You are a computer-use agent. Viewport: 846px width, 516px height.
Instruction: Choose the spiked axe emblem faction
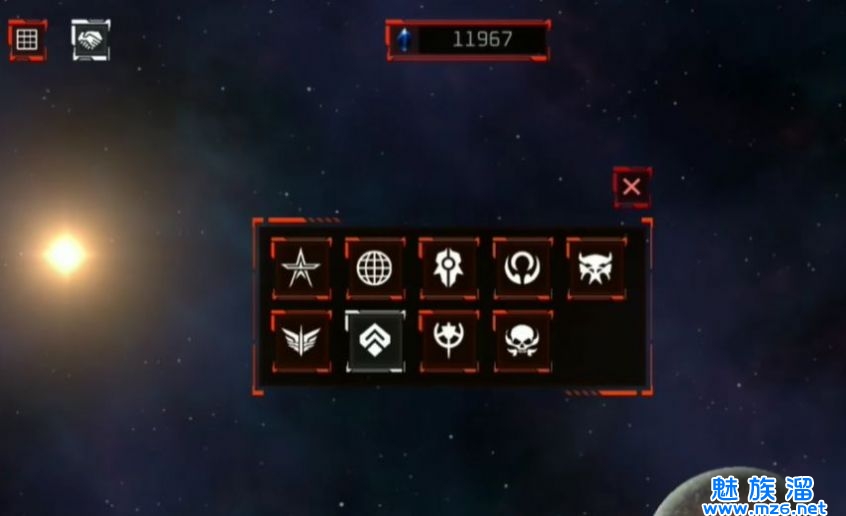point(448,340)
